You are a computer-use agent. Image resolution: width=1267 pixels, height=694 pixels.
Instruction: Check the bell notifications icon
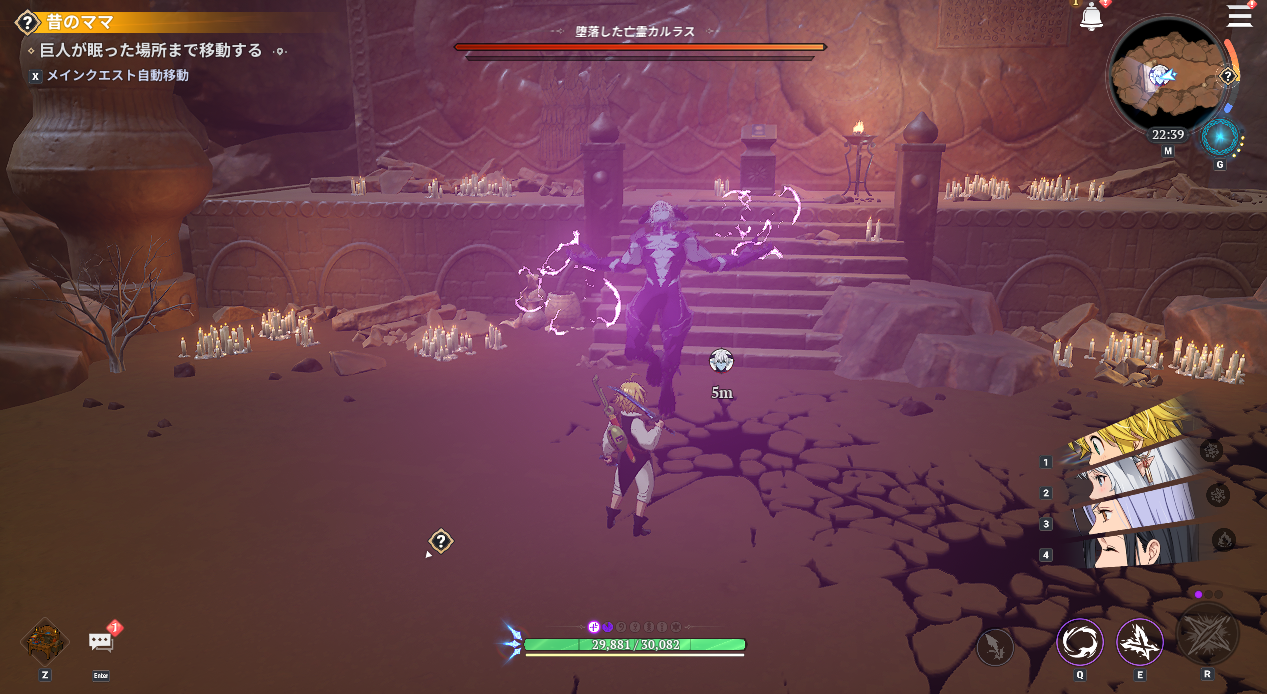click(1091, 17)
